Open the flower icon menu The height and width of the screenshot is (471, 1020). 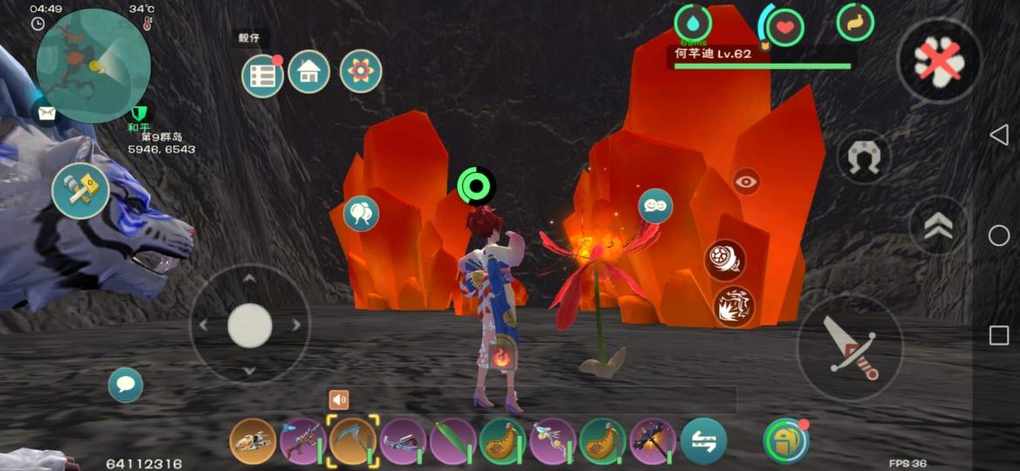[x=360, y=71]
